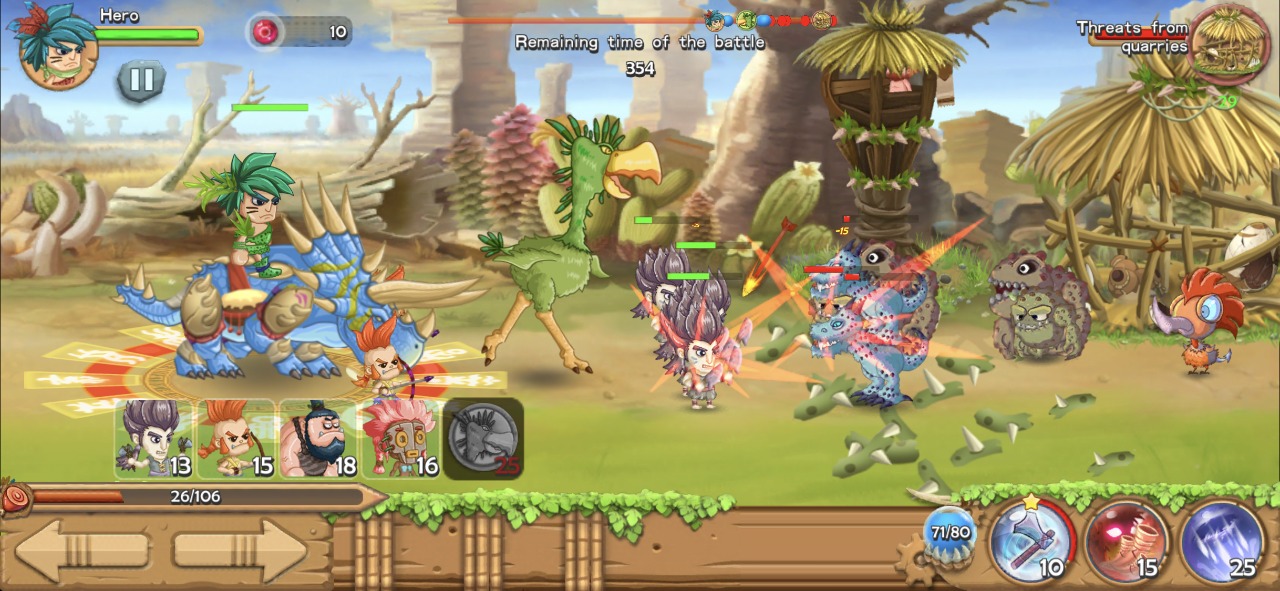Select the greyed-out beast unit costing 25
Screen dimensions: 1280x591
[x=483, y=439]
